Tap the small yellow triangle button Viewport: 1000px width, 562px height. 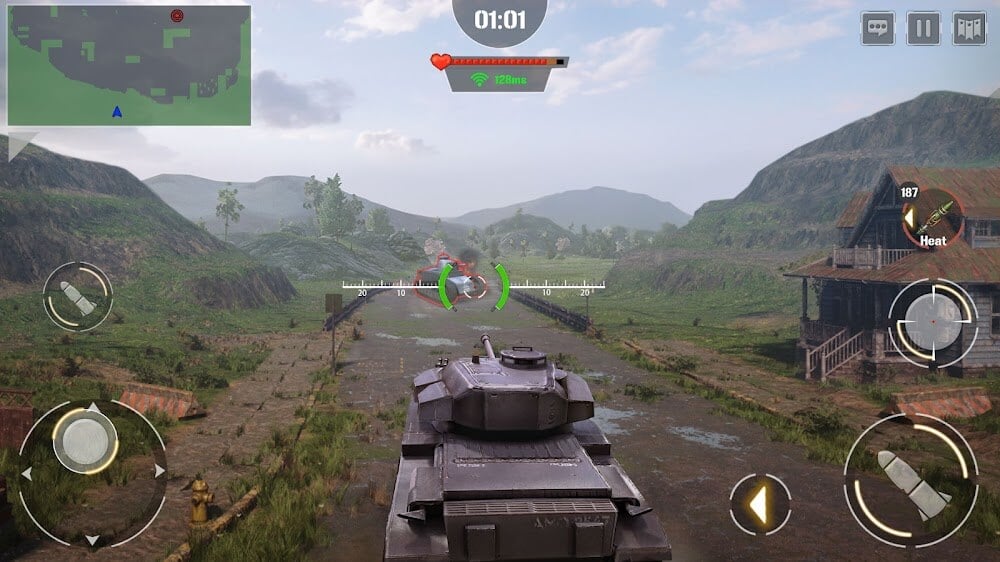760,504
